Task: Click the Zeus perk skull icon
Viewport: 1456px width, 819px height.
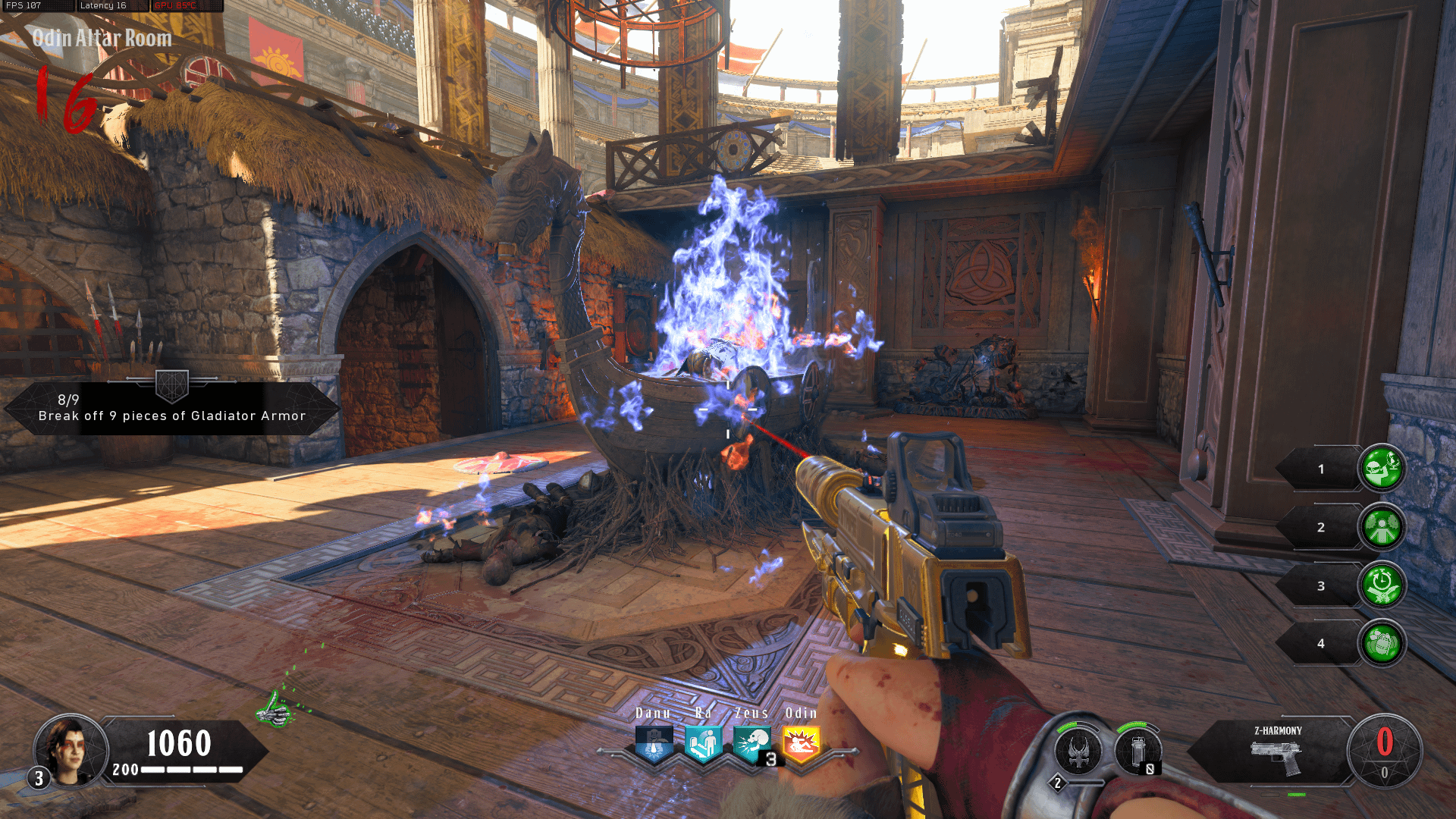Action: pos(752,743)
